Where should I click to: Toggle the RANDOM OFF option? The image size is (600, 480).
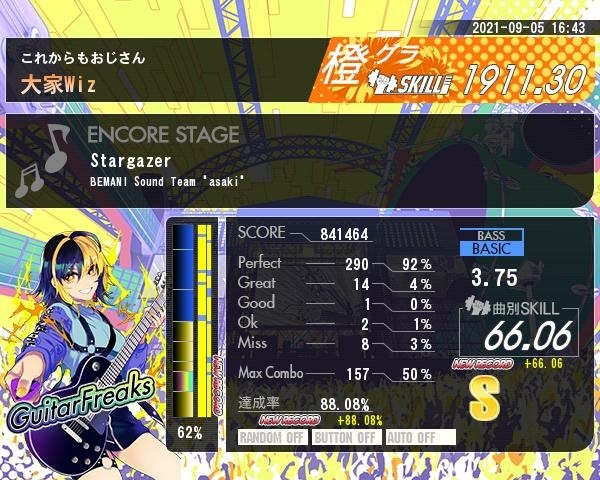[x=272, y=437]
